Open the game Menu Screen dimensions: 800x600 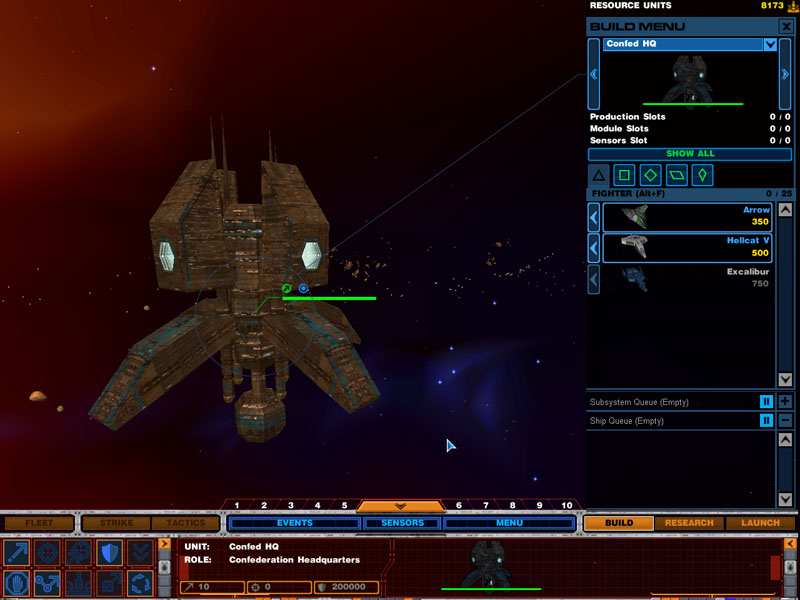click(x=509, y=523)
